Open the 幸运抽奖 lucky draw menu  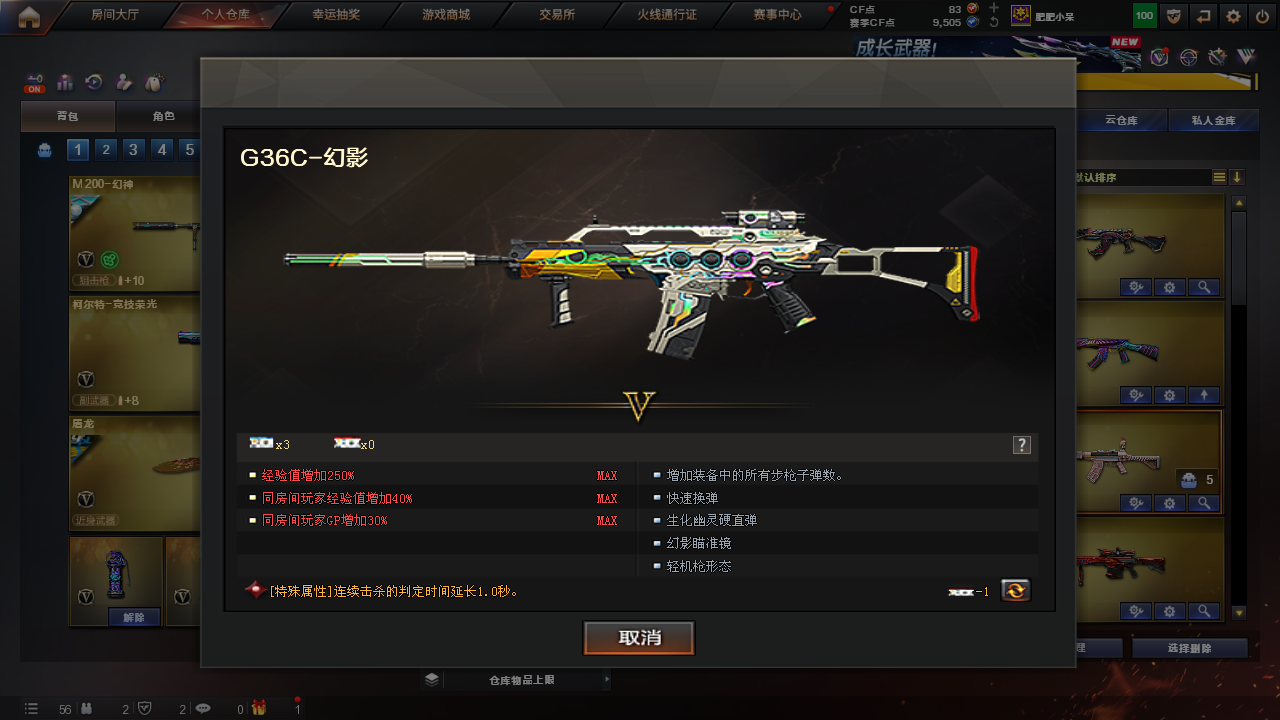(335, 15)
